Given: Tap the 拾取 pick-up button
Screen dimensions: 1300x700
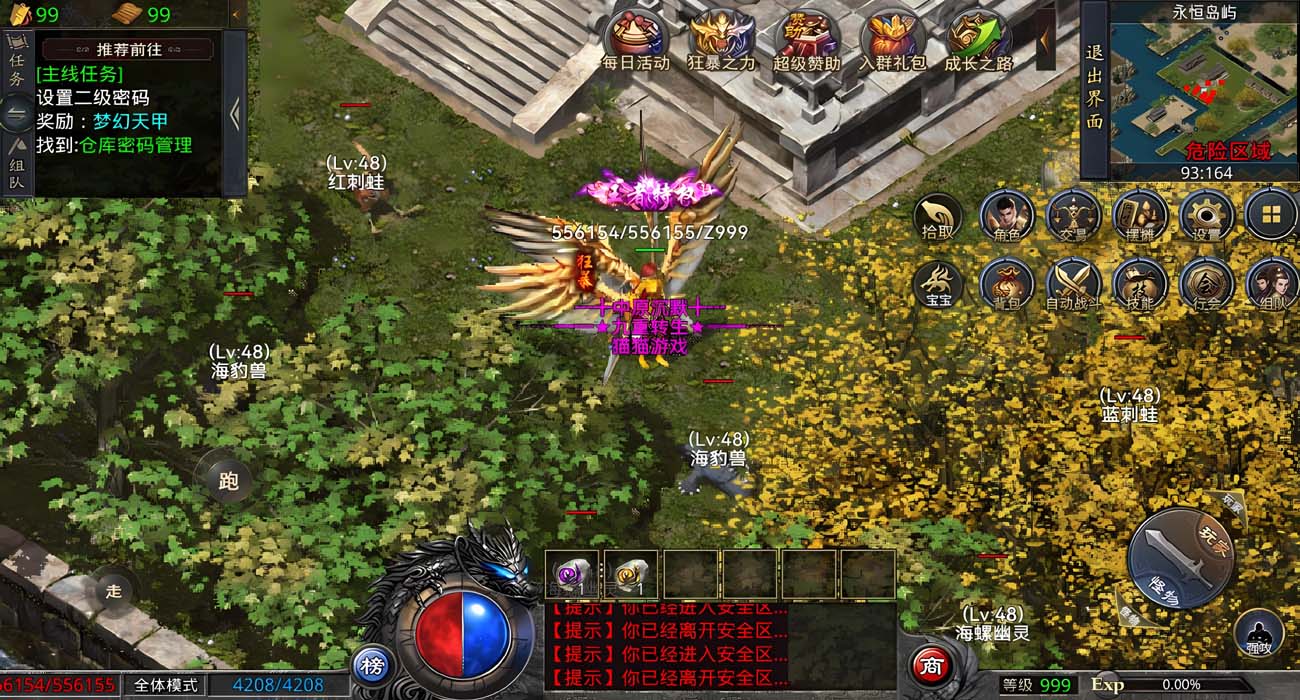Looking at the screenshot, I should pyautogui.click(x=938, y=217).
